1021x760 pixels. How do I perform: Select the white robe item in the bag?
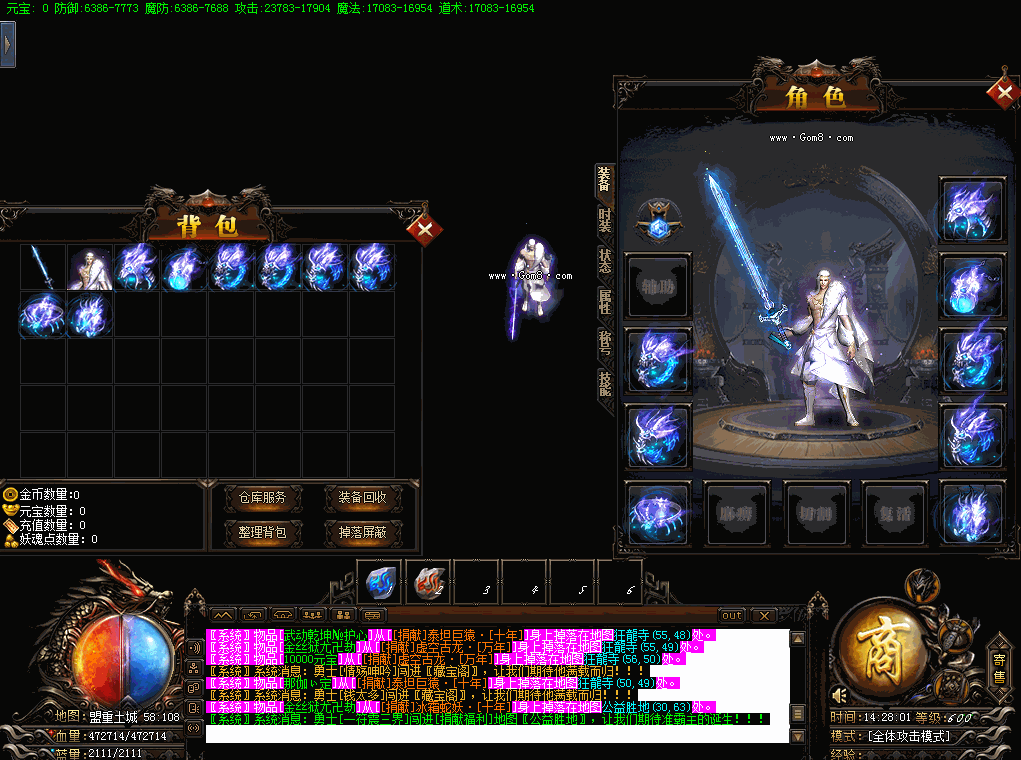coord(90,268)
